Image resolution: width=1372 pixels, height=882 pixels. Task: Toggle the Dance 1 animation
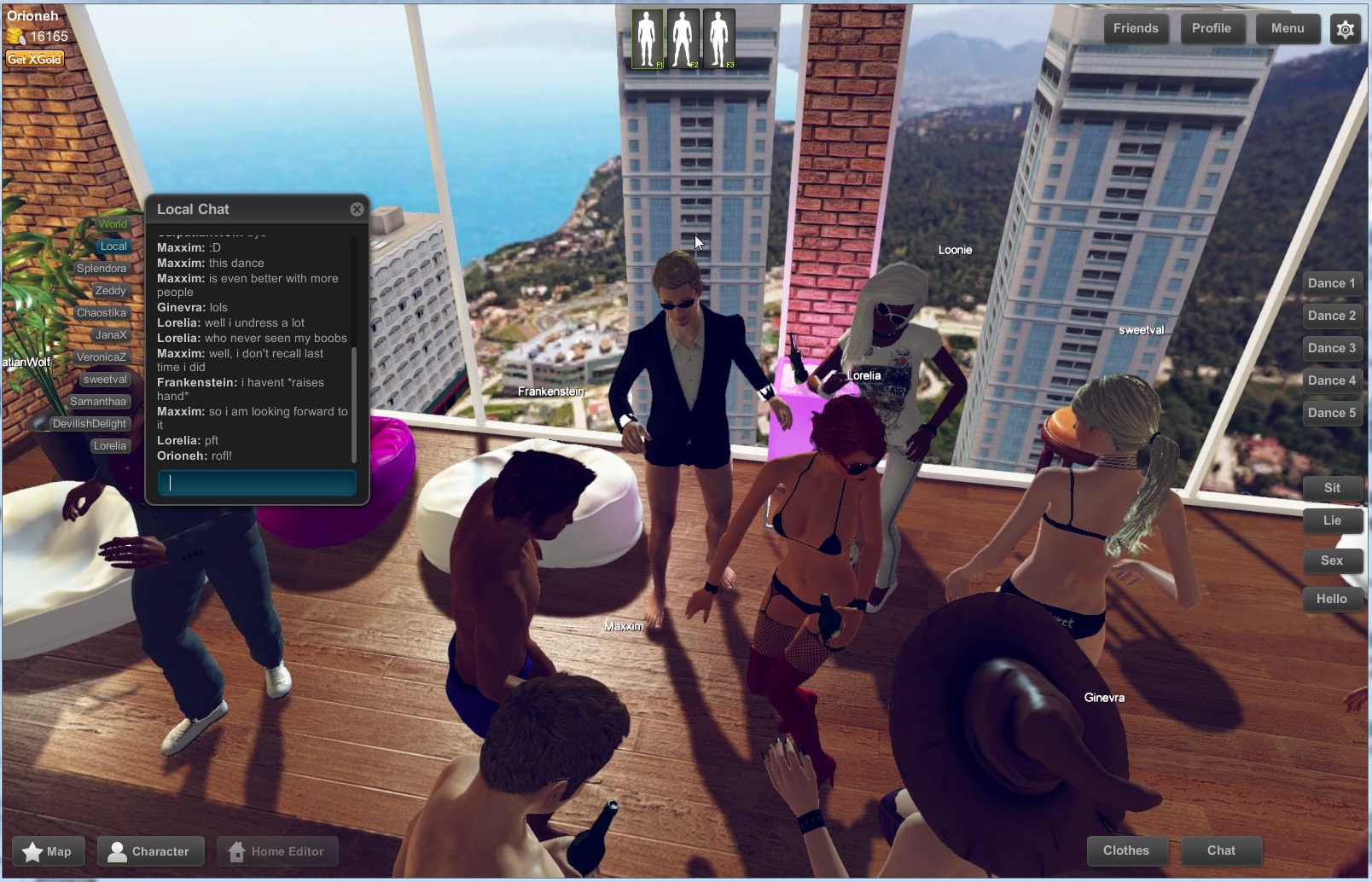click(1331, 282)
